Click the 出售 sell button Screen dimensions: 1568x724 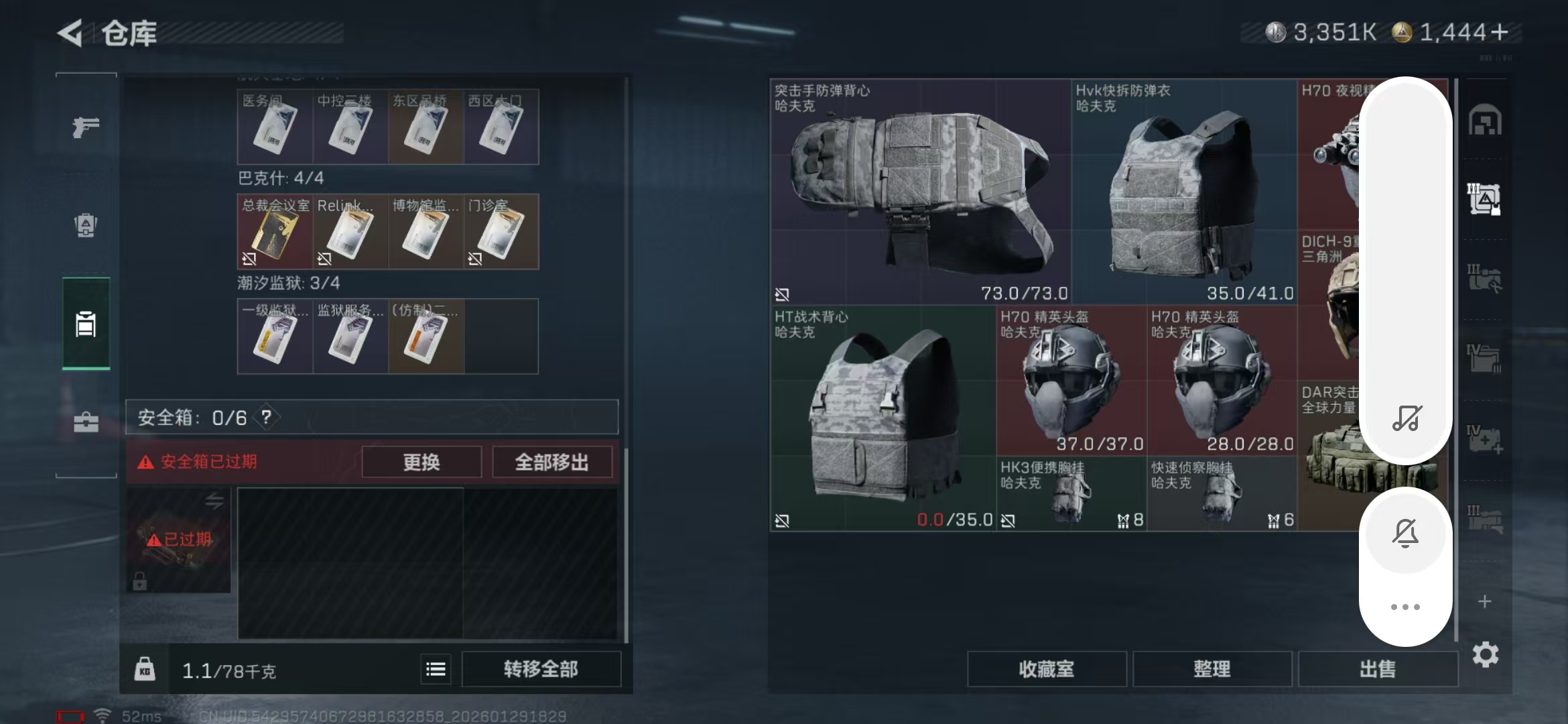point(1378,668)
